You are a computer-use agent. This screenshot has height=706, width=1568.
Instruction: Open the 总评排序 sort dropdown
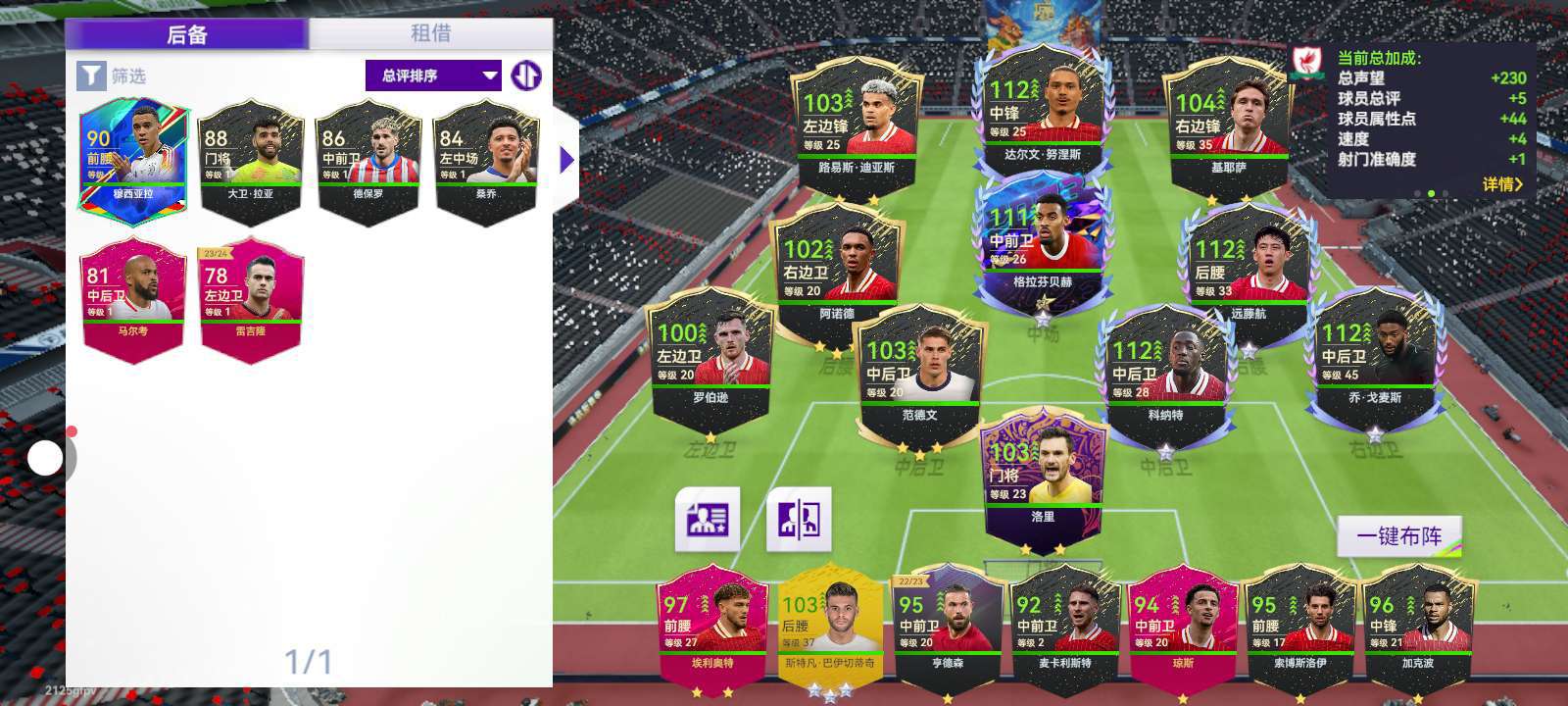pos(432,76)
